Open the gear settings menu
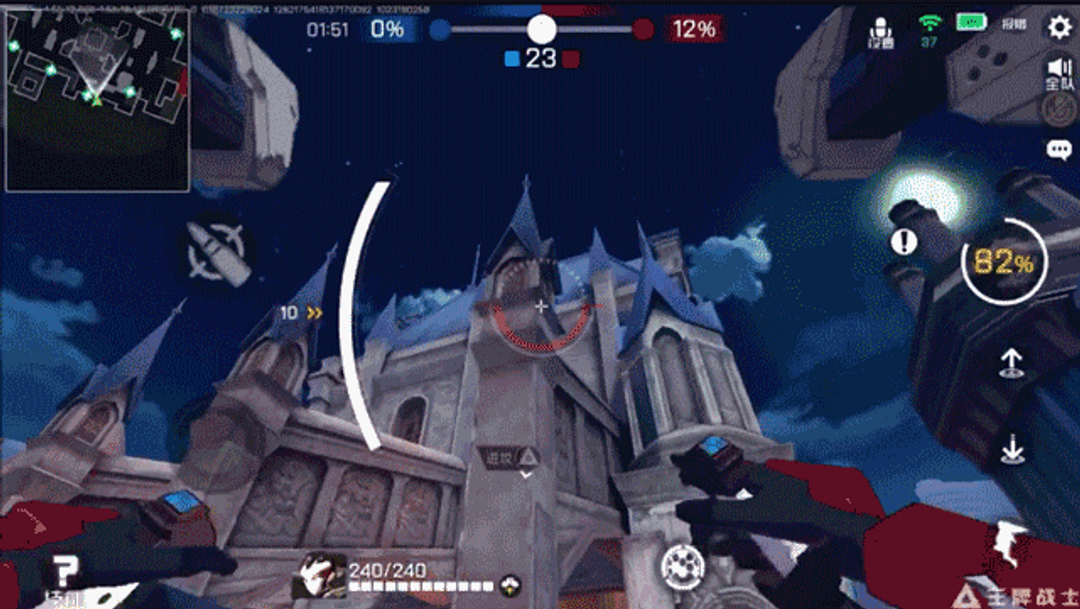The width and height of the screenshot is (1080, 609). point(1059,27)
